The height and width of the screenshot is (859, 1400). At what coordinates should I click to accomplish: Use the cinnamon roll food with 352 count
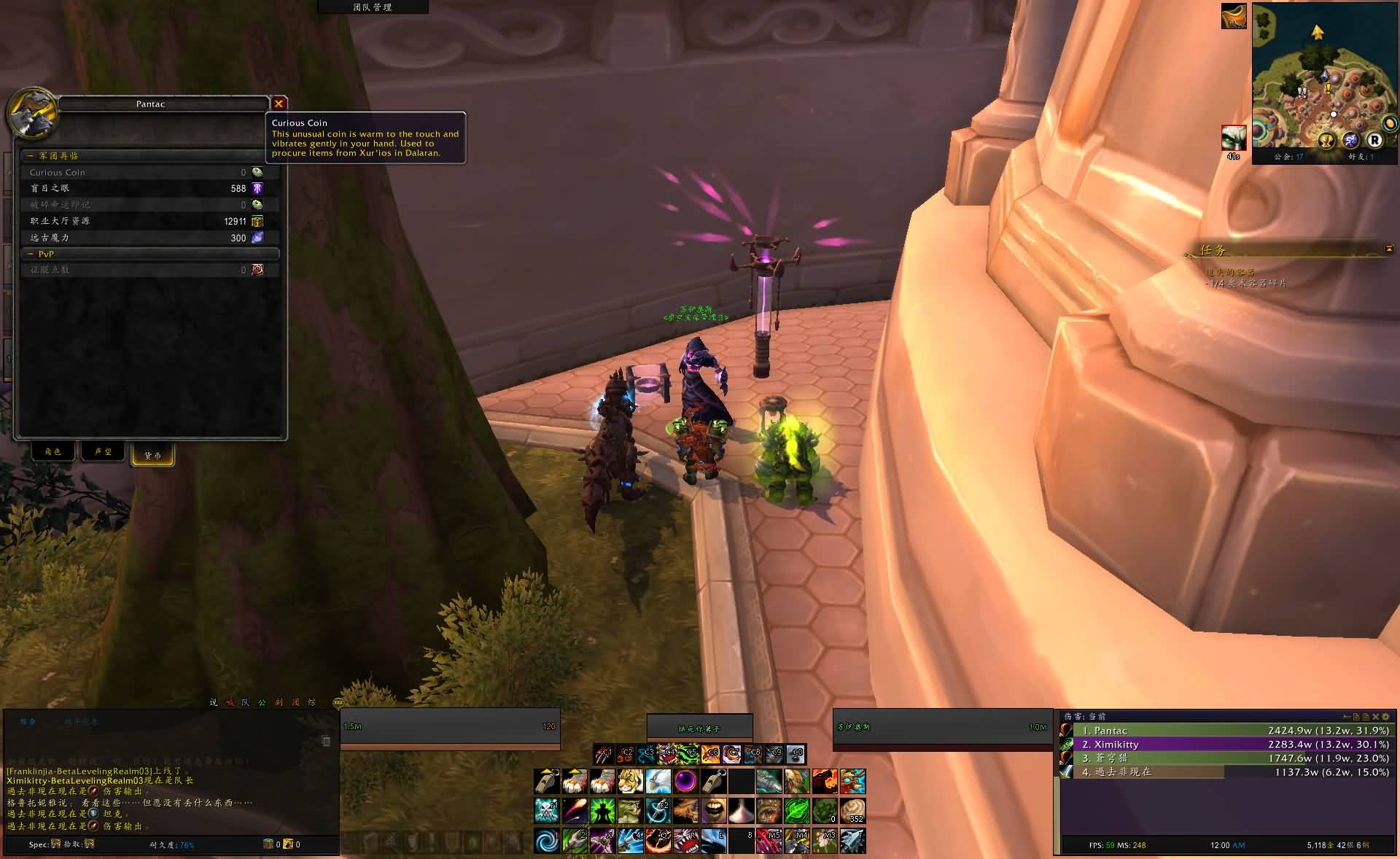[x=852, y=811]
